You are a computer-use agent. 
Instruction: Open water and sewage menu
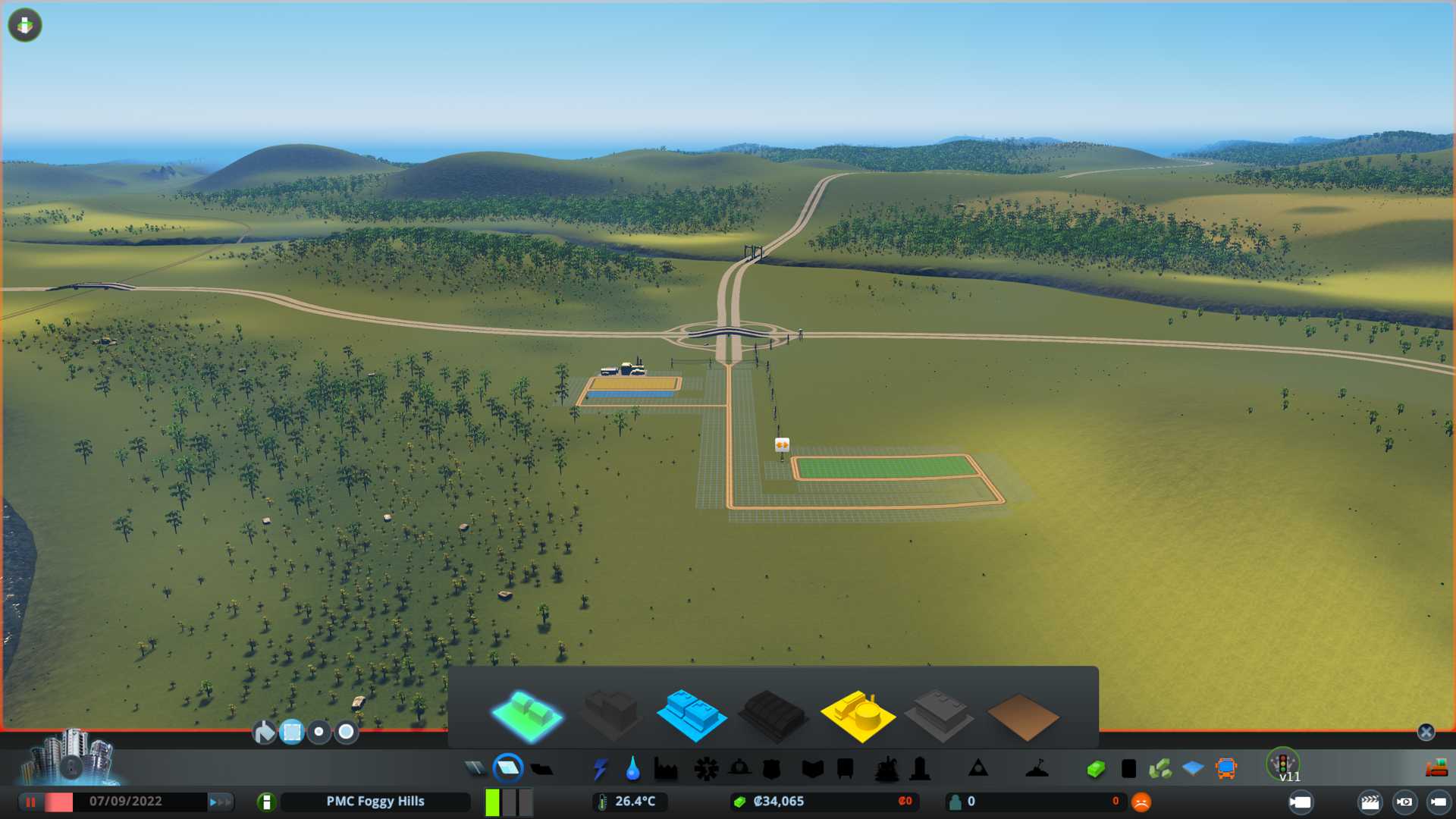[x=632, y=769]
